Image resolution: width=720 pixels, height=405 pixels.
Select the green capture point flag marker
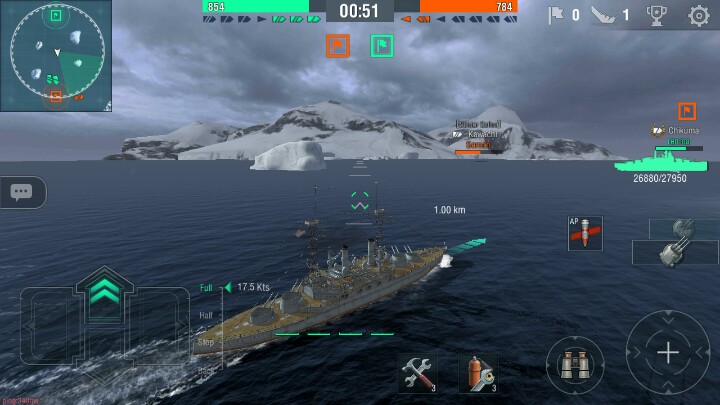tap(381, 45)
